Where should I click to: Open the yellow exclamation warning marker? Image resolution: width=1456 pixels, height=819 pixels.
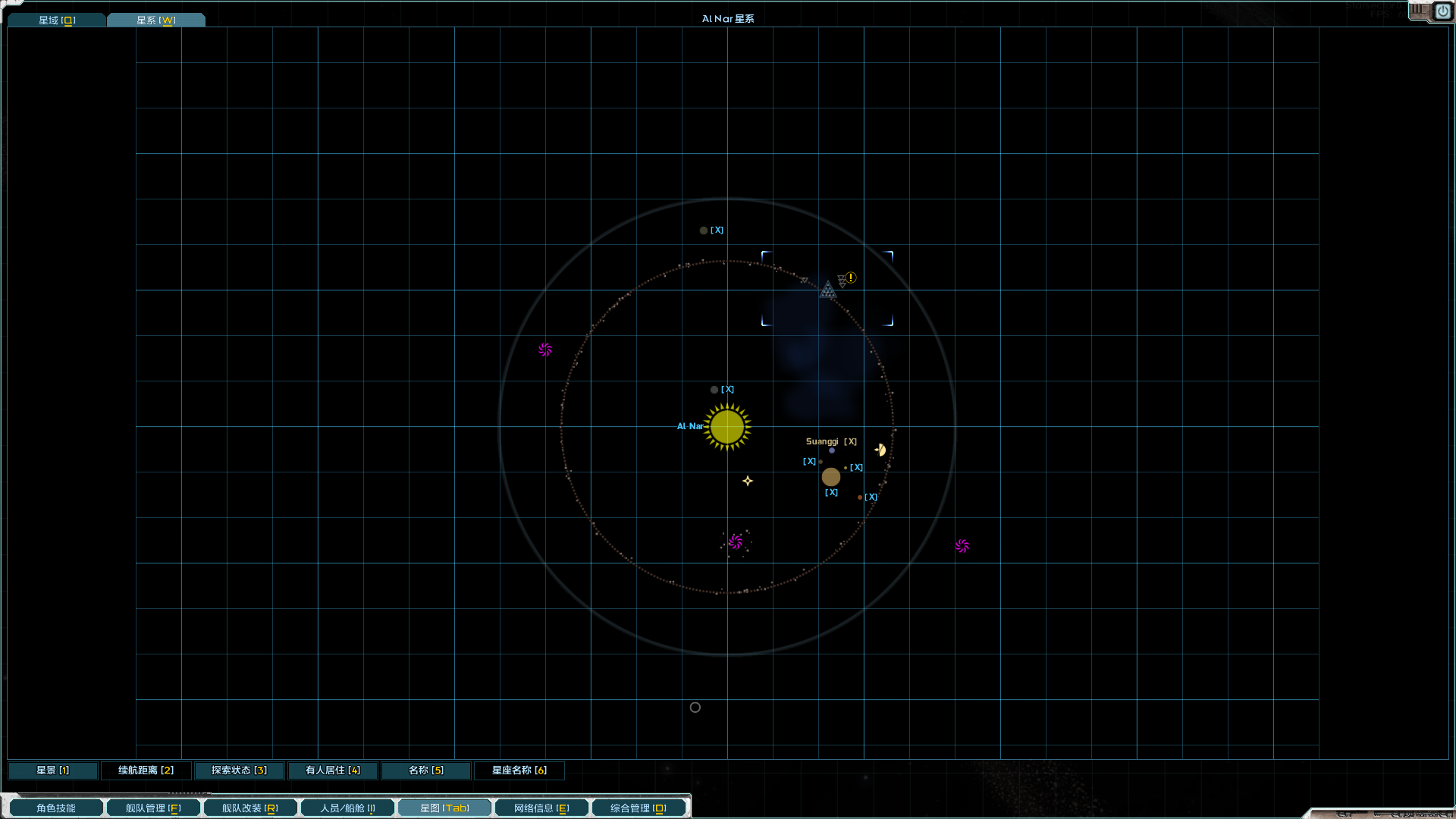click(851, 278)
